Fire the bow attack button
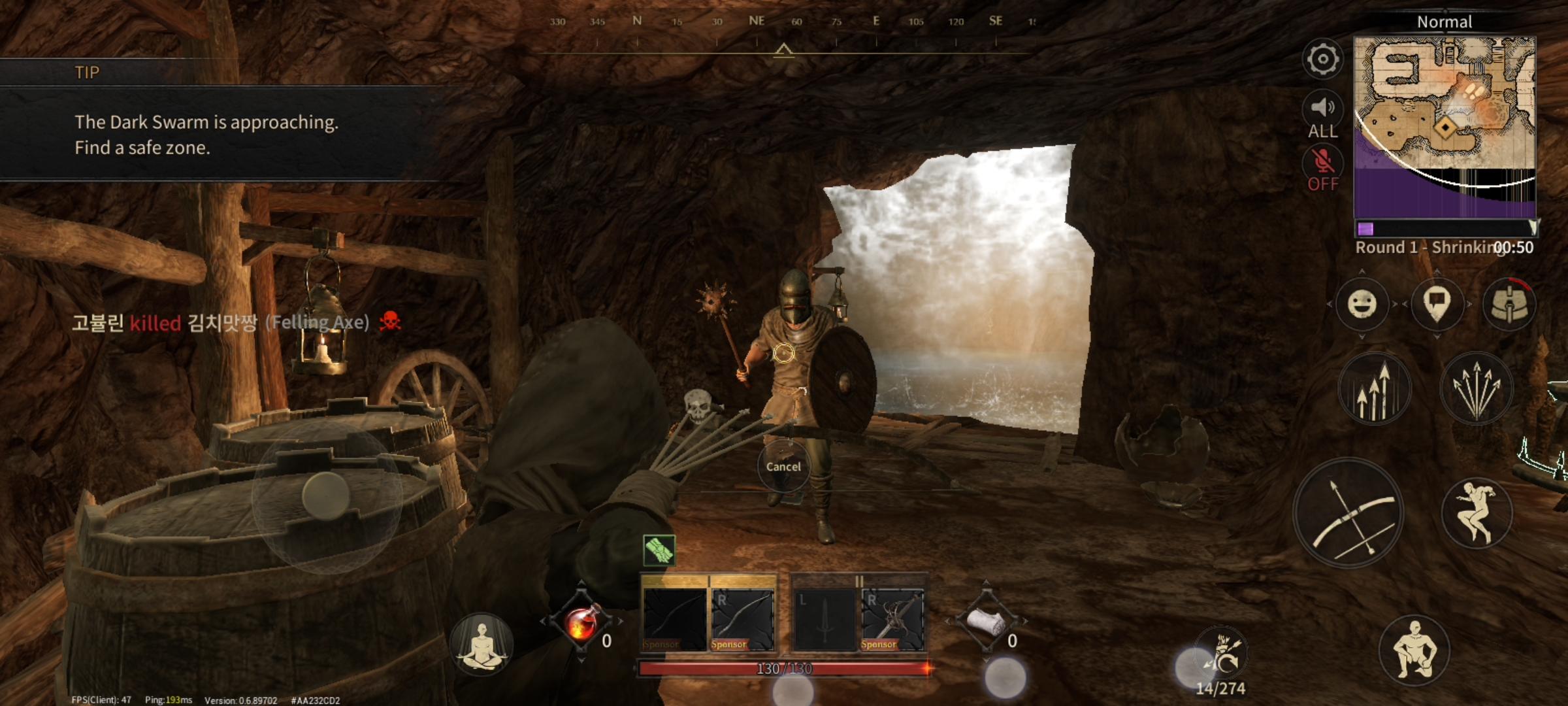 coord(1348,513)
